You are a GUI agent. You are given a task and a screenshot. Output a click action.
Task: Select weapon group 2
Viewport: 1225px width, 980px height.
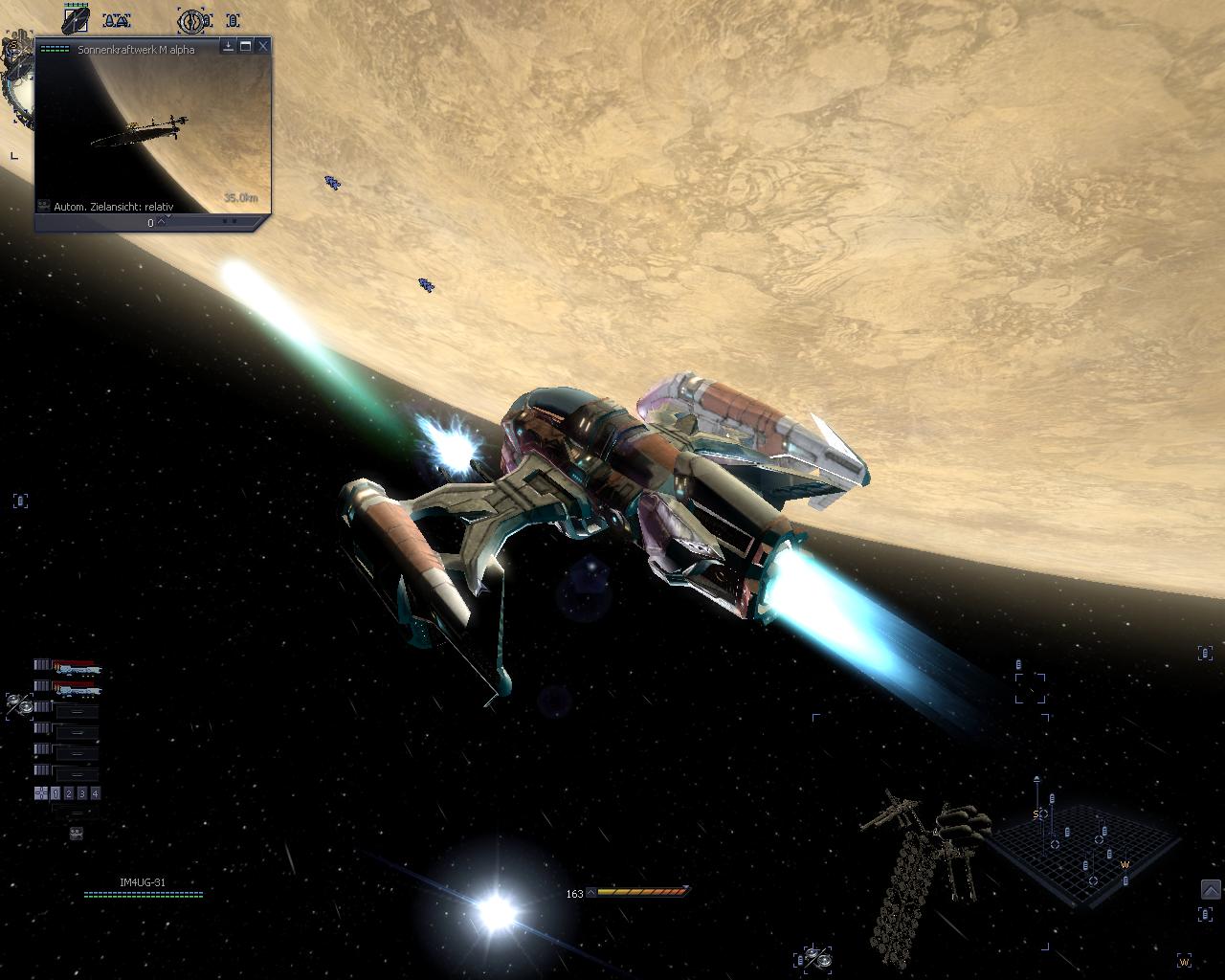69,793
